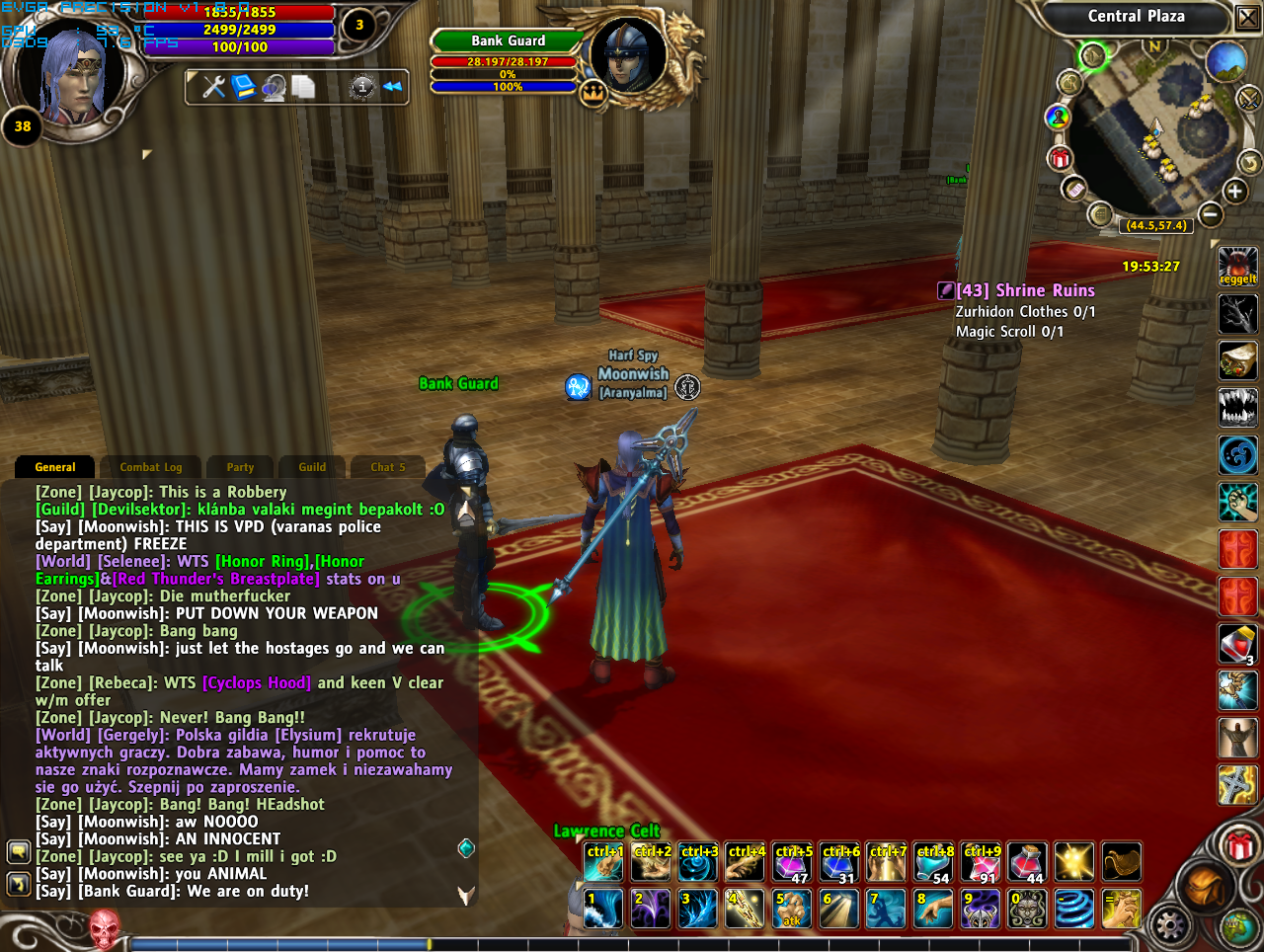Image resolution: width=1264 pixels, height=952 pixels.
Task: Use the red potion stacked at 44
Action: click(1027, 862)
